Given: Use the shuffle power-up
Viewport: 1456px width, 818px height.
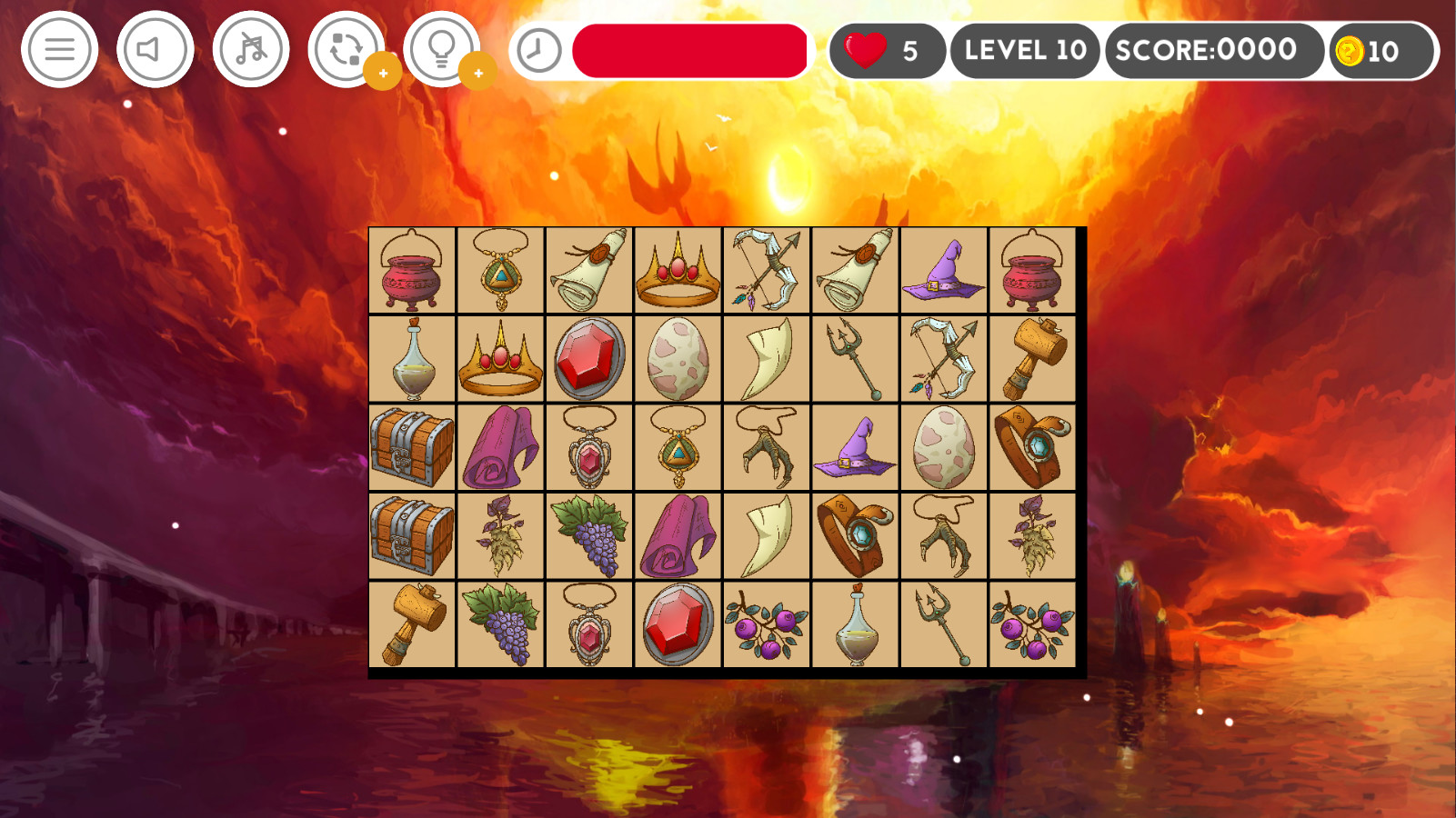Looking at the screenshot, I should pos(346,49).
